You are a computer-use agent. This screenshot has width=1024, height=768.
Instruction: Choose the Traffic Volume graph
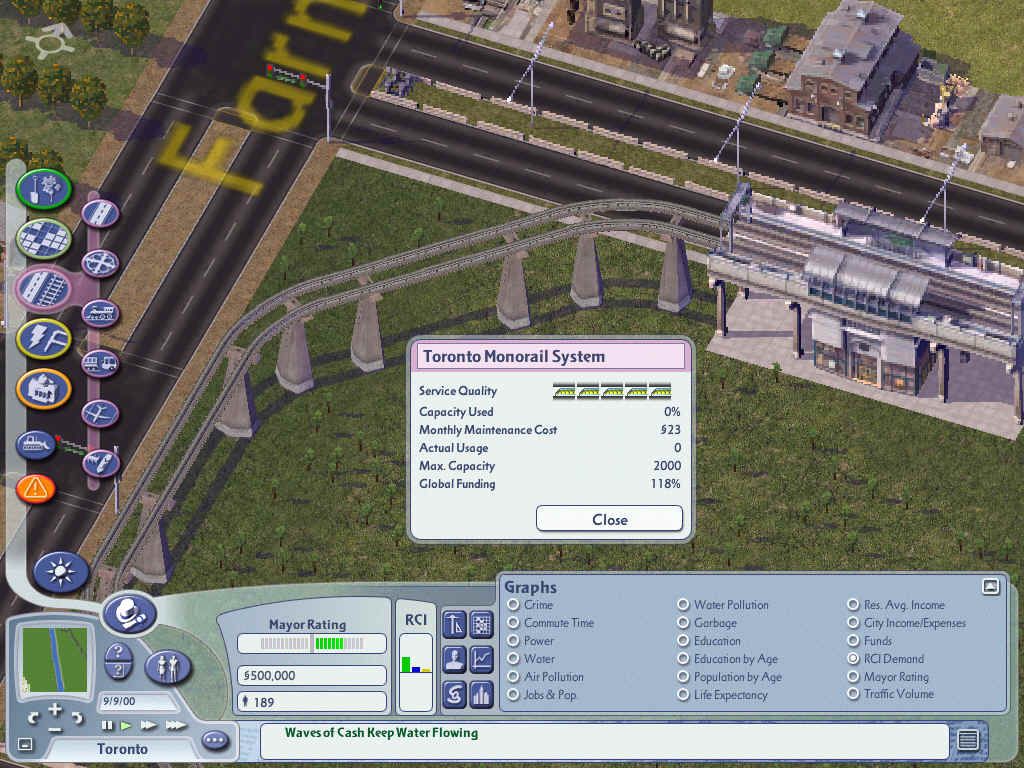coord(853,694)
